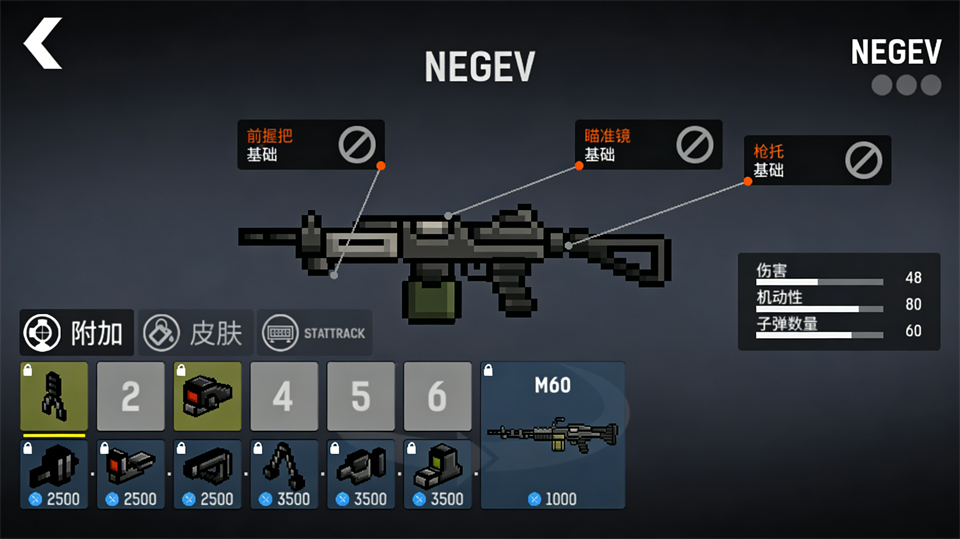Open the STATTRACK tab
The image size is (960, 539).
tap(314, 333)
